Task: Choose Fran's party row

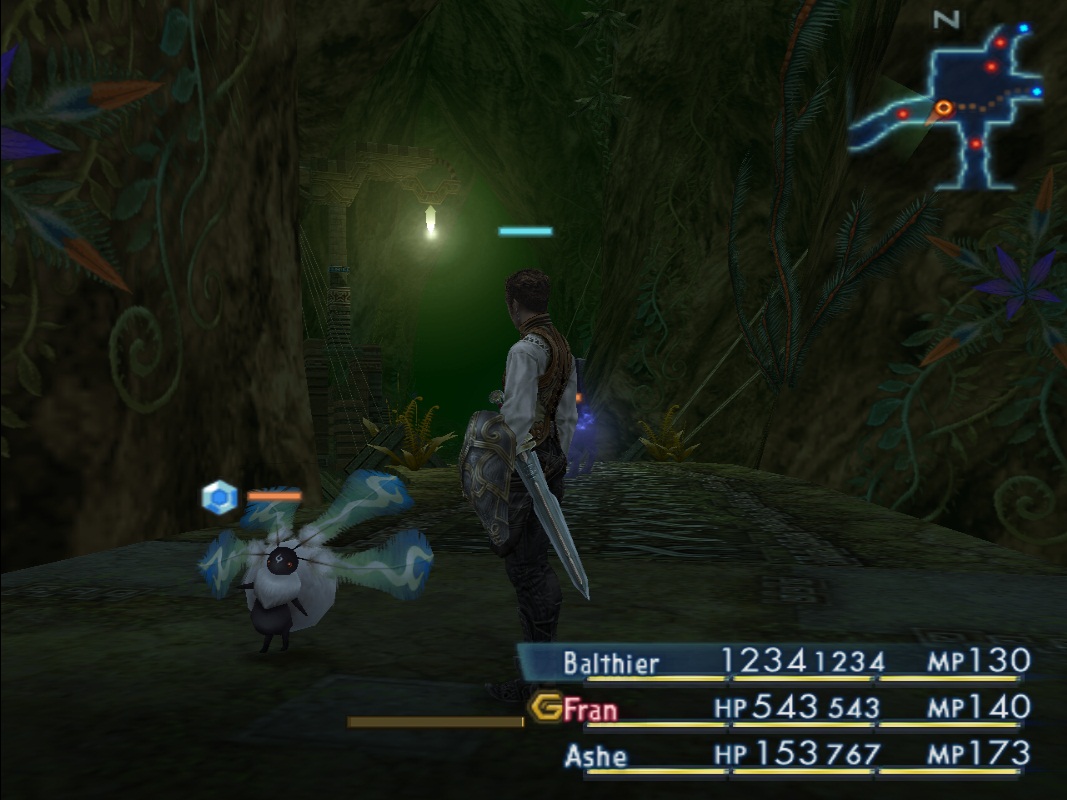Action: coord(591,709)
